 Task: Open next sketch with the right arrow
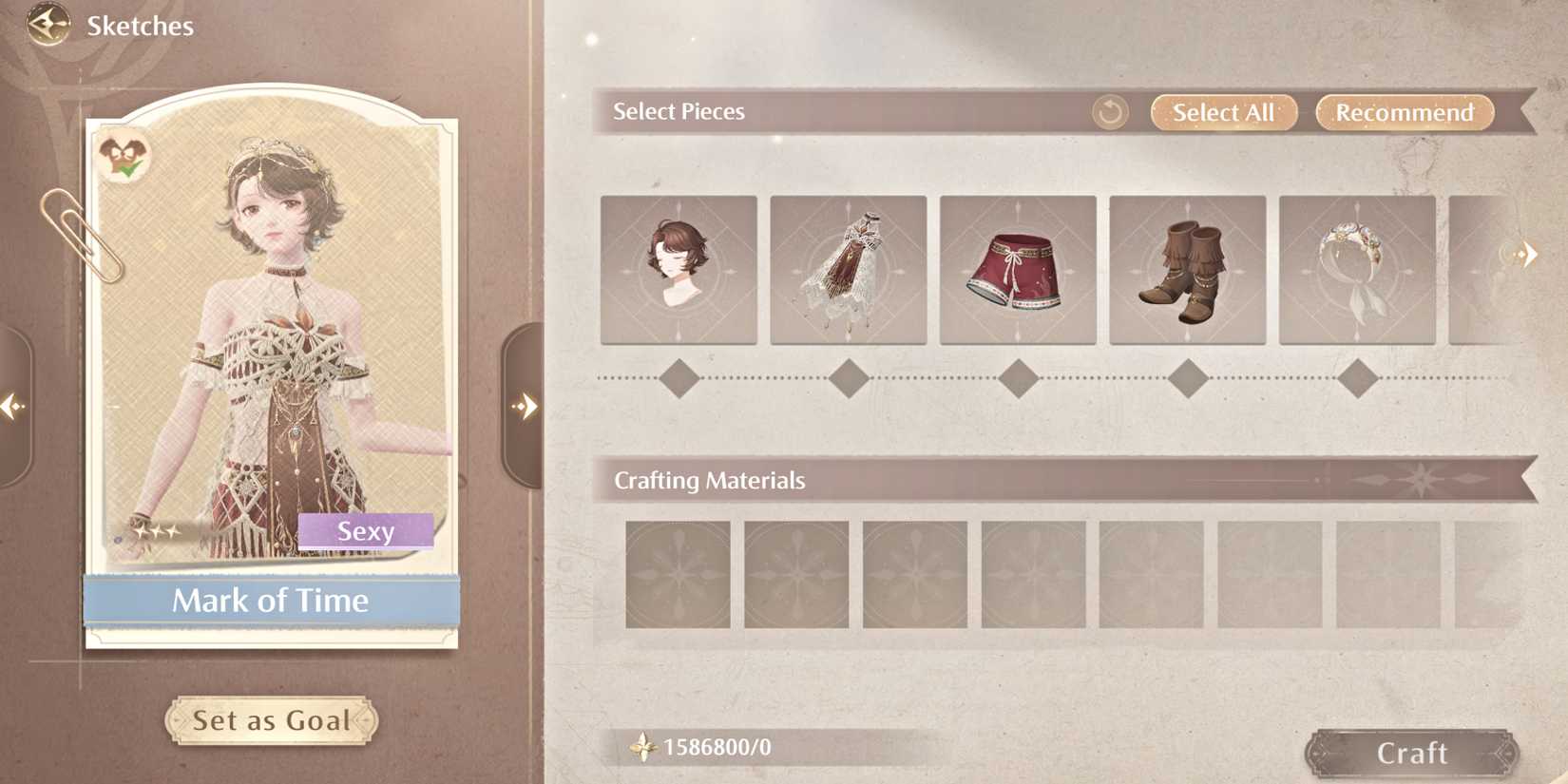pyautogui.click(x=527, y=405)
